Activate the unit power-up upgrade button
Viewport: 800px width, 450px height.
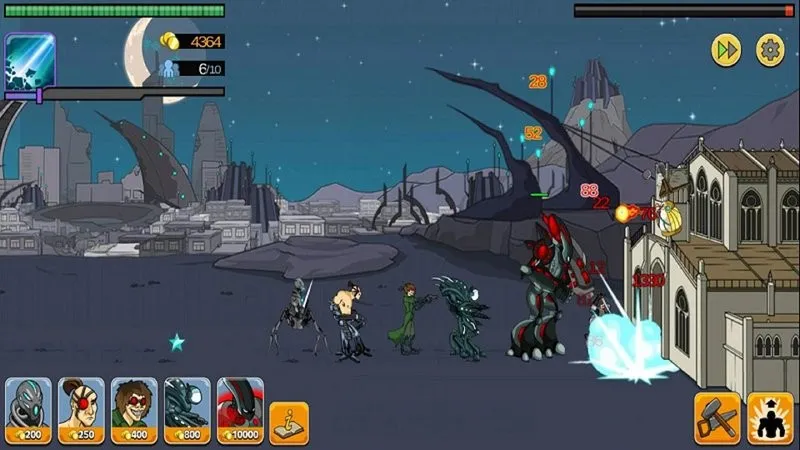coord(771,418)
